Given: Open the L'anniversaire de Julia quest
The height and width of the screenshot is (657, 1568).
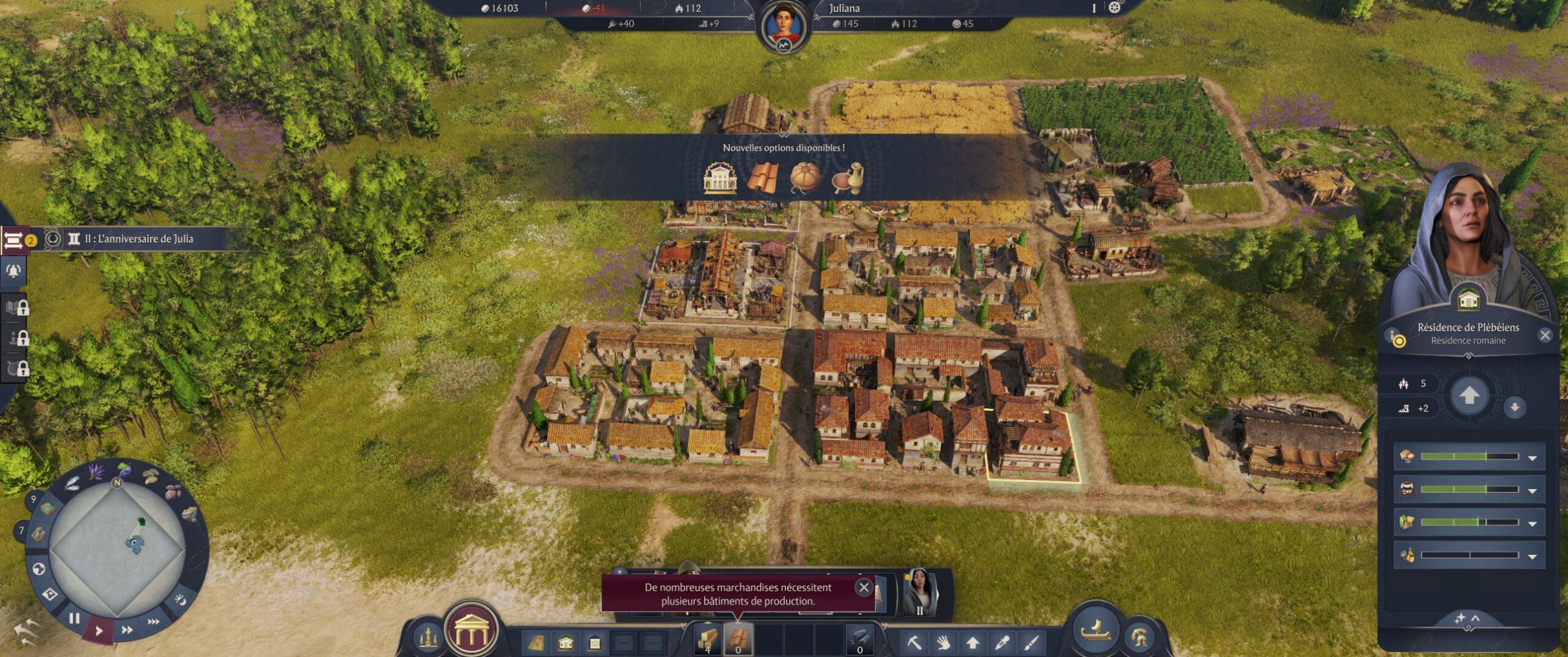Looking at the screenshot, I should click(x=138, y=239).
